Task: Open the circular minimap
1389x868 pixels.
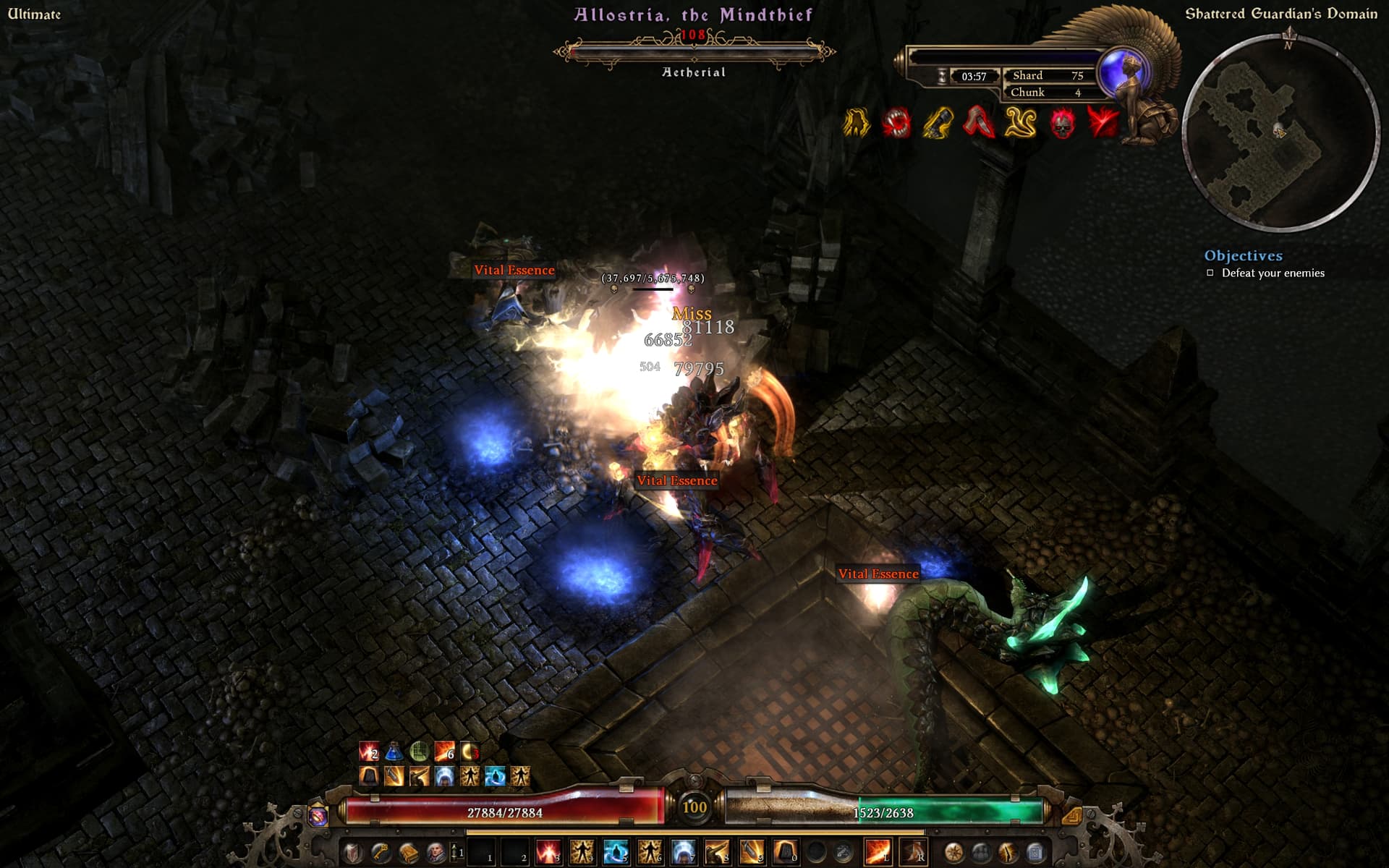Action: coord(1280,134)
